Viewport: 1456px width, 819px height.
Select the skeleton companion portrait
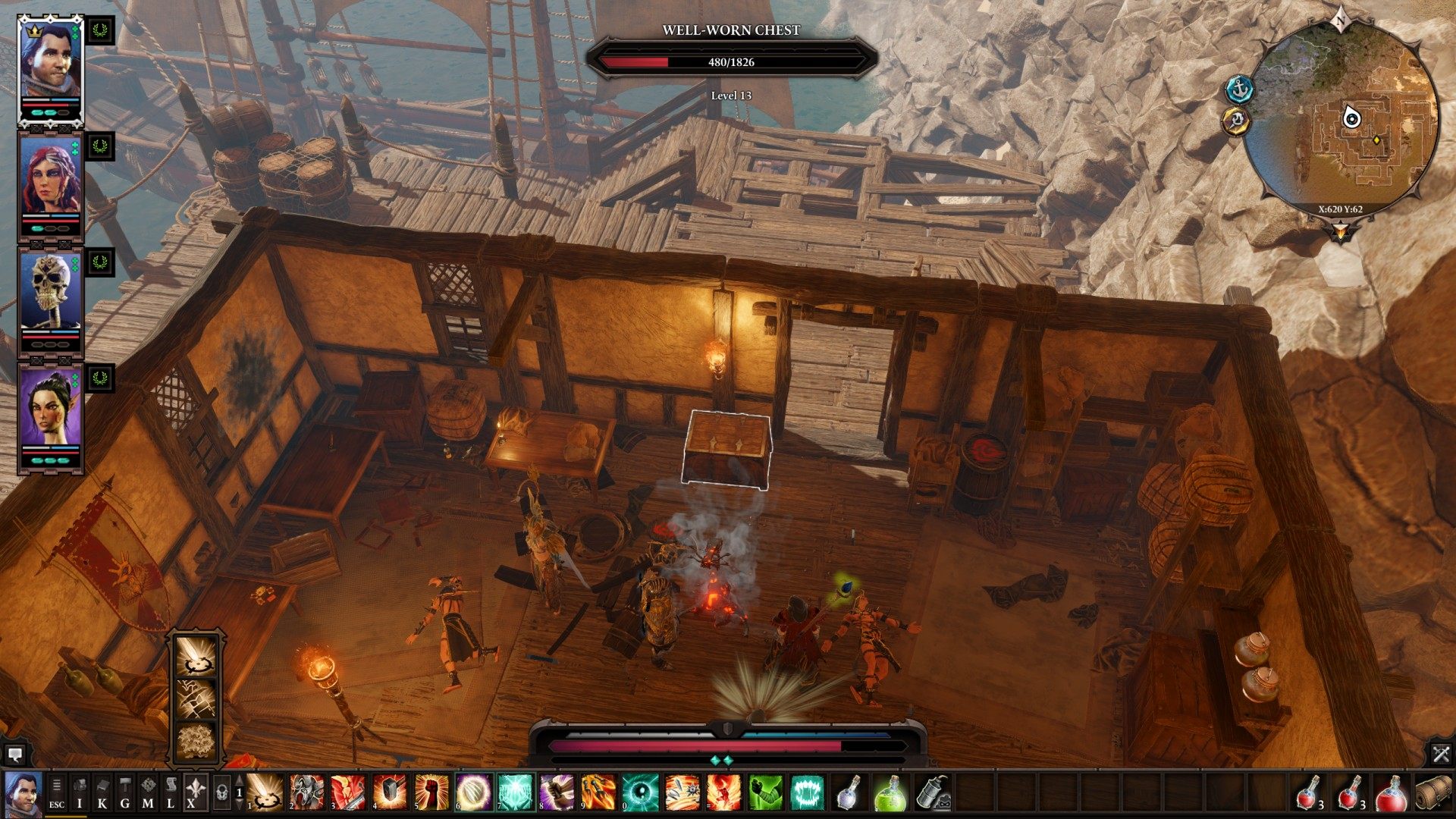pos(50,296)
